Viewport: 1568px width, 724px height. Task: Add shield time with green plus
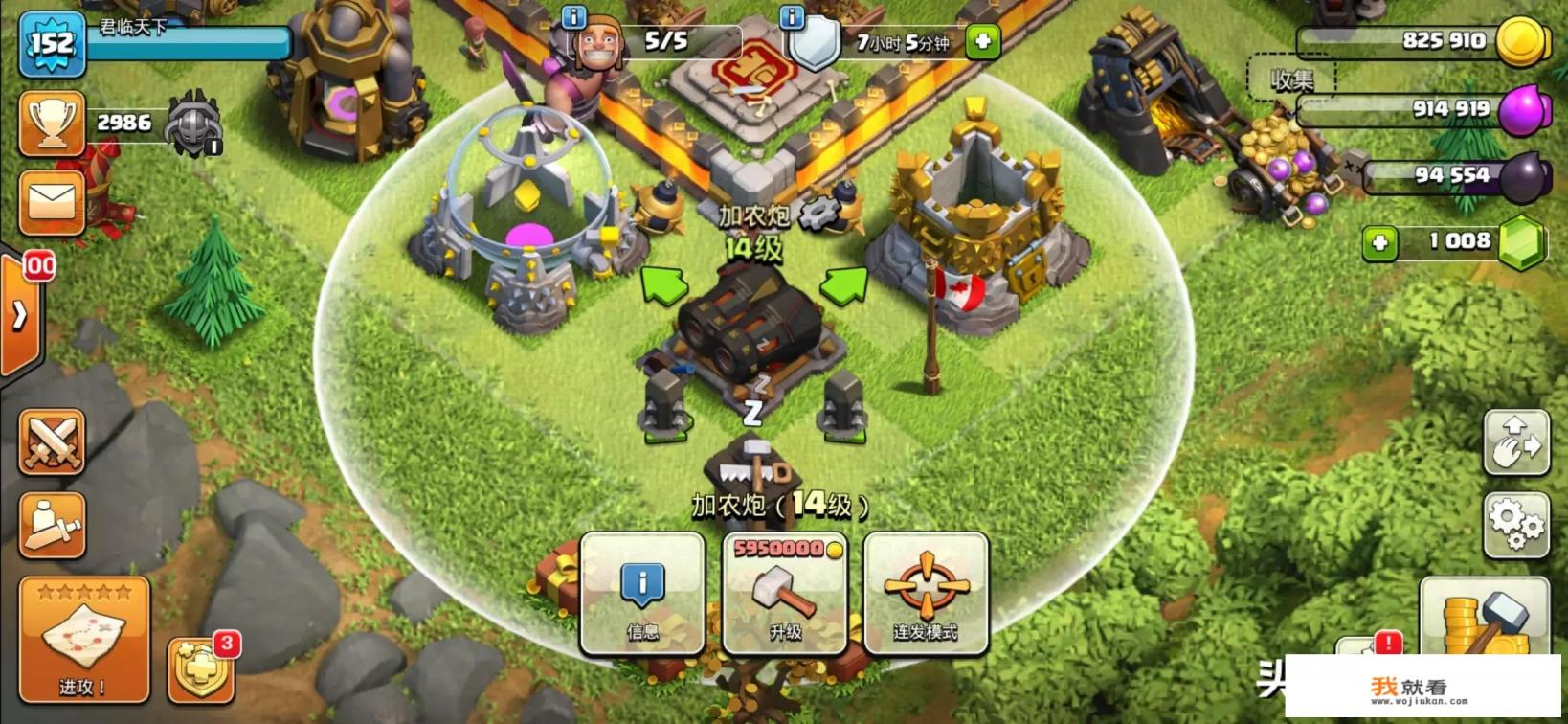(983, 41)
